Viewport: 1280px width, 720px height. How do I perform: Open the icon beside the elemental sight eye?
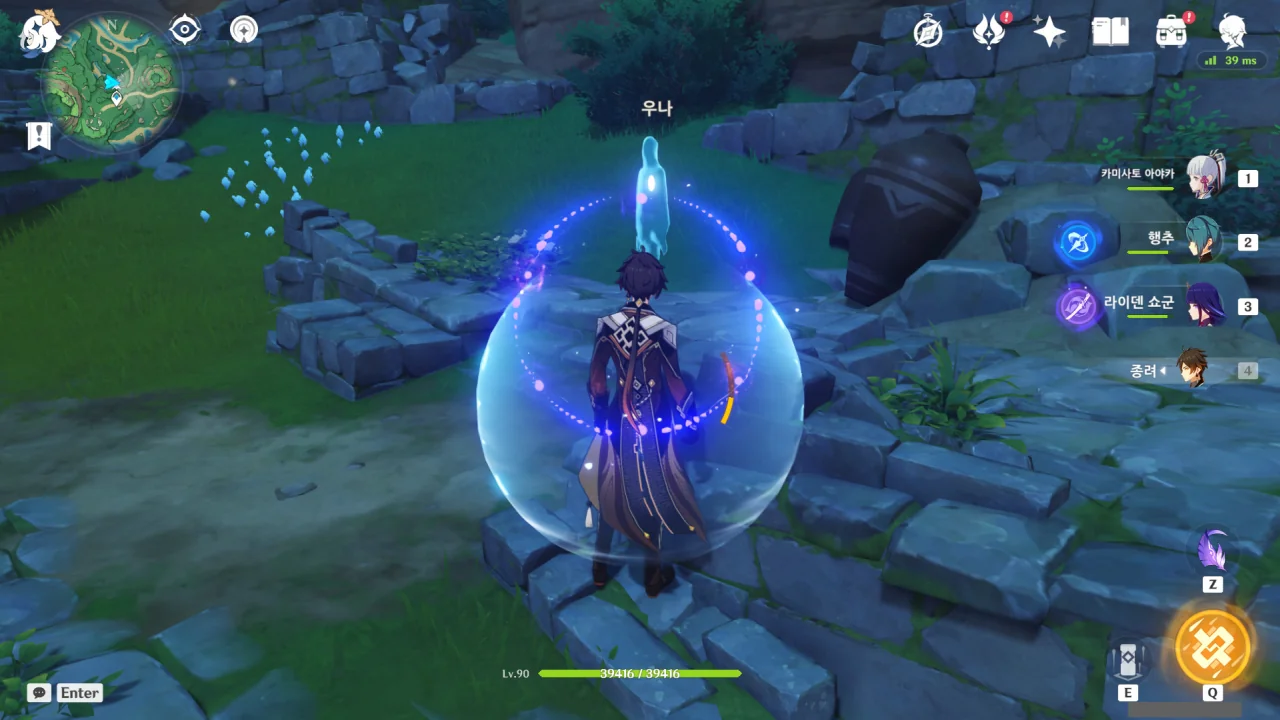click(244, 30)
